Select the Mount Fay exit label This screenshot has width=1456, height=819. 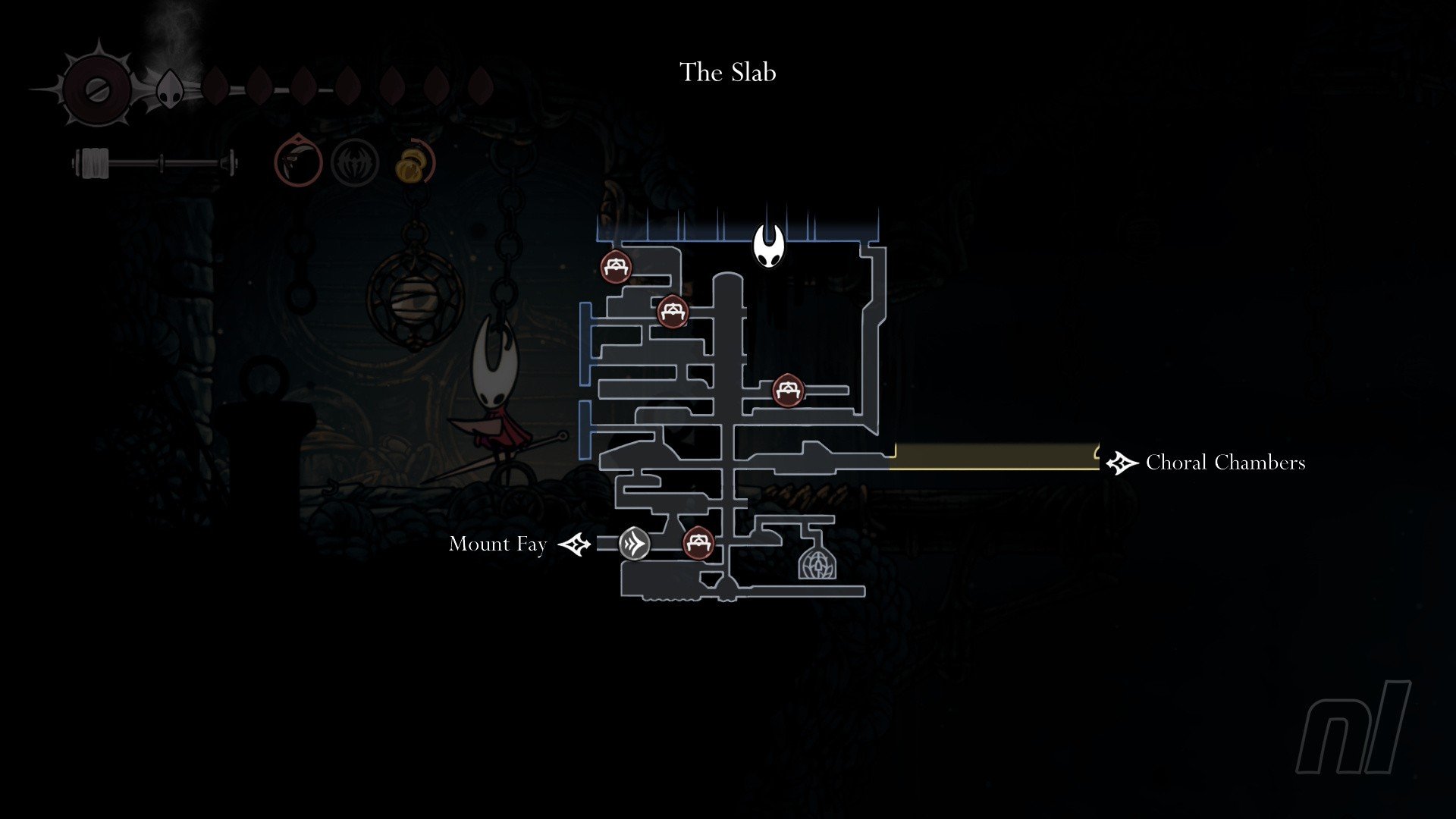click(x=497, y=544)
